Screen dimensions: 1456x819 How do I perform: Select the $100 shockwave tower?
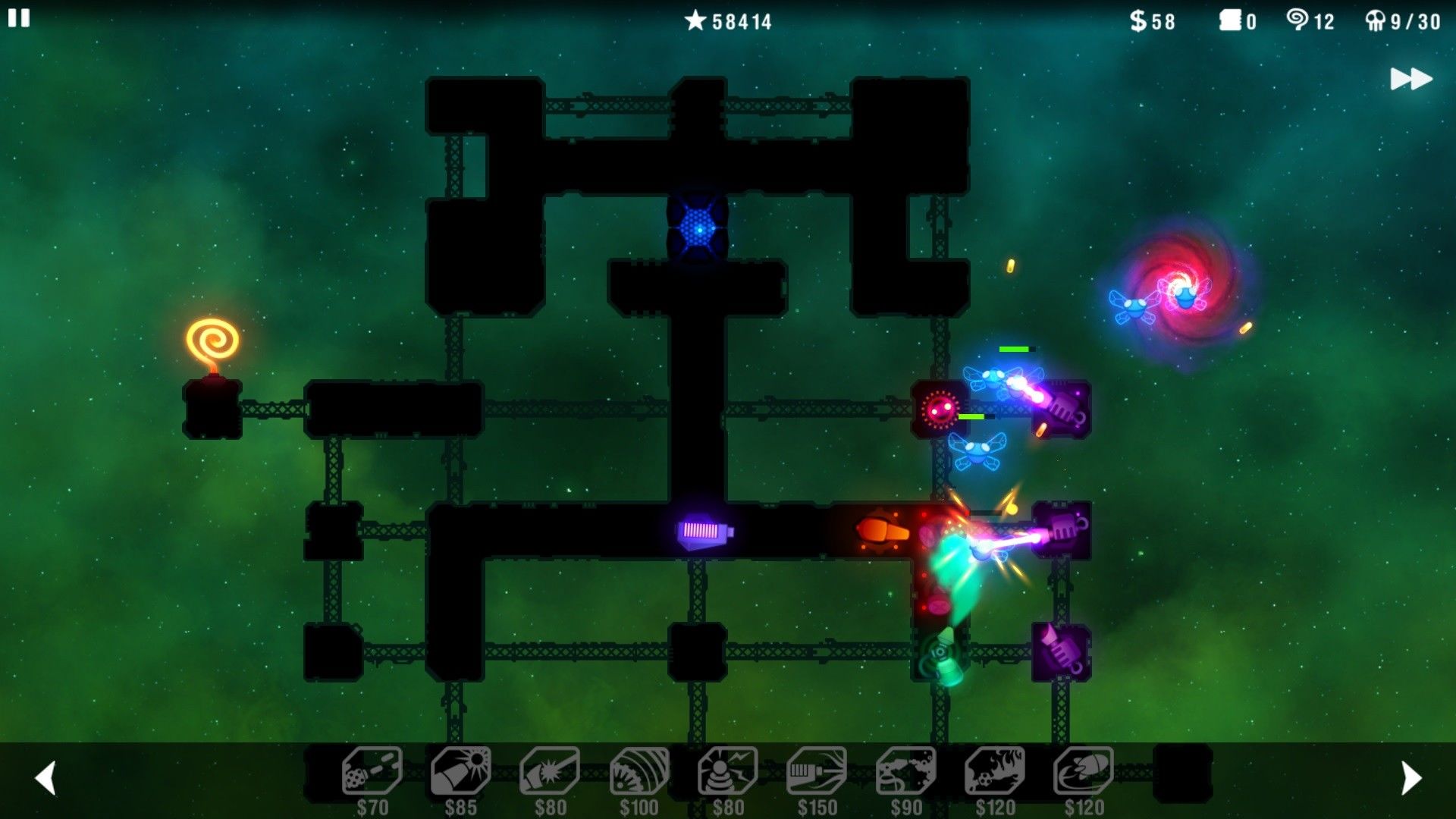(x=639, y=771)
